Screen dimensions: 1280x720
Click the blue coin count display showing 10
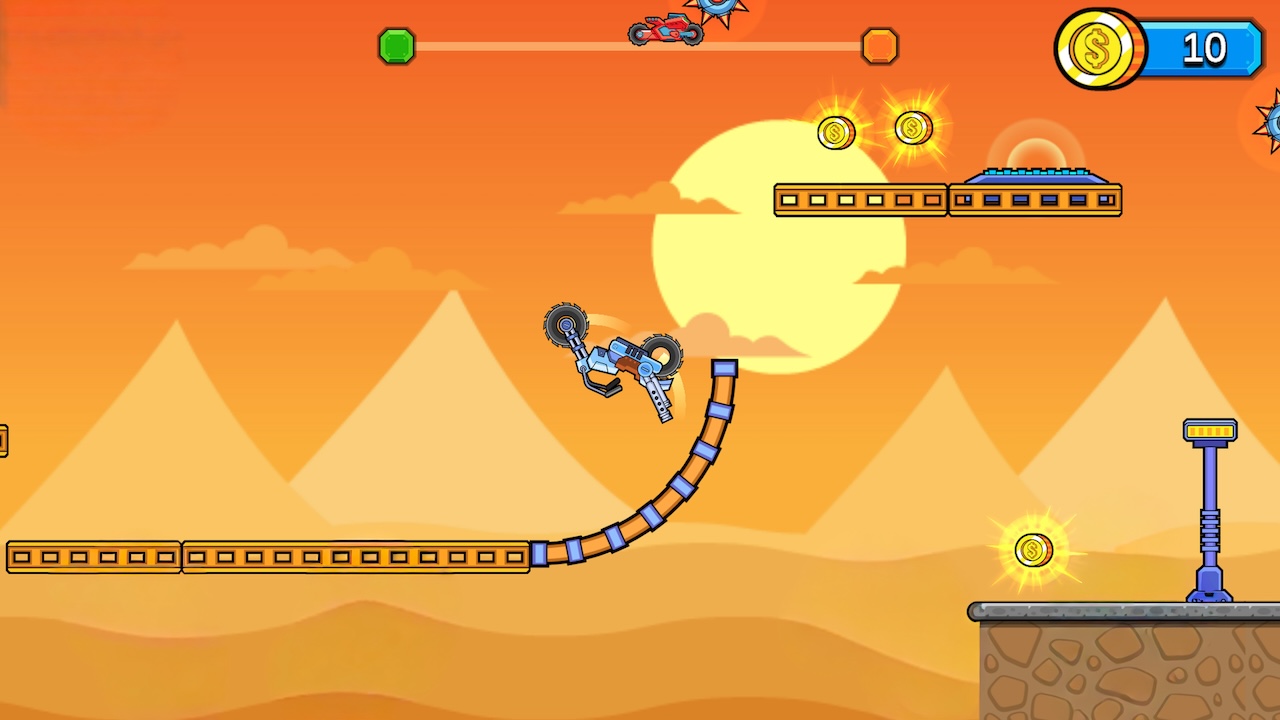(x=1203, y=48)
